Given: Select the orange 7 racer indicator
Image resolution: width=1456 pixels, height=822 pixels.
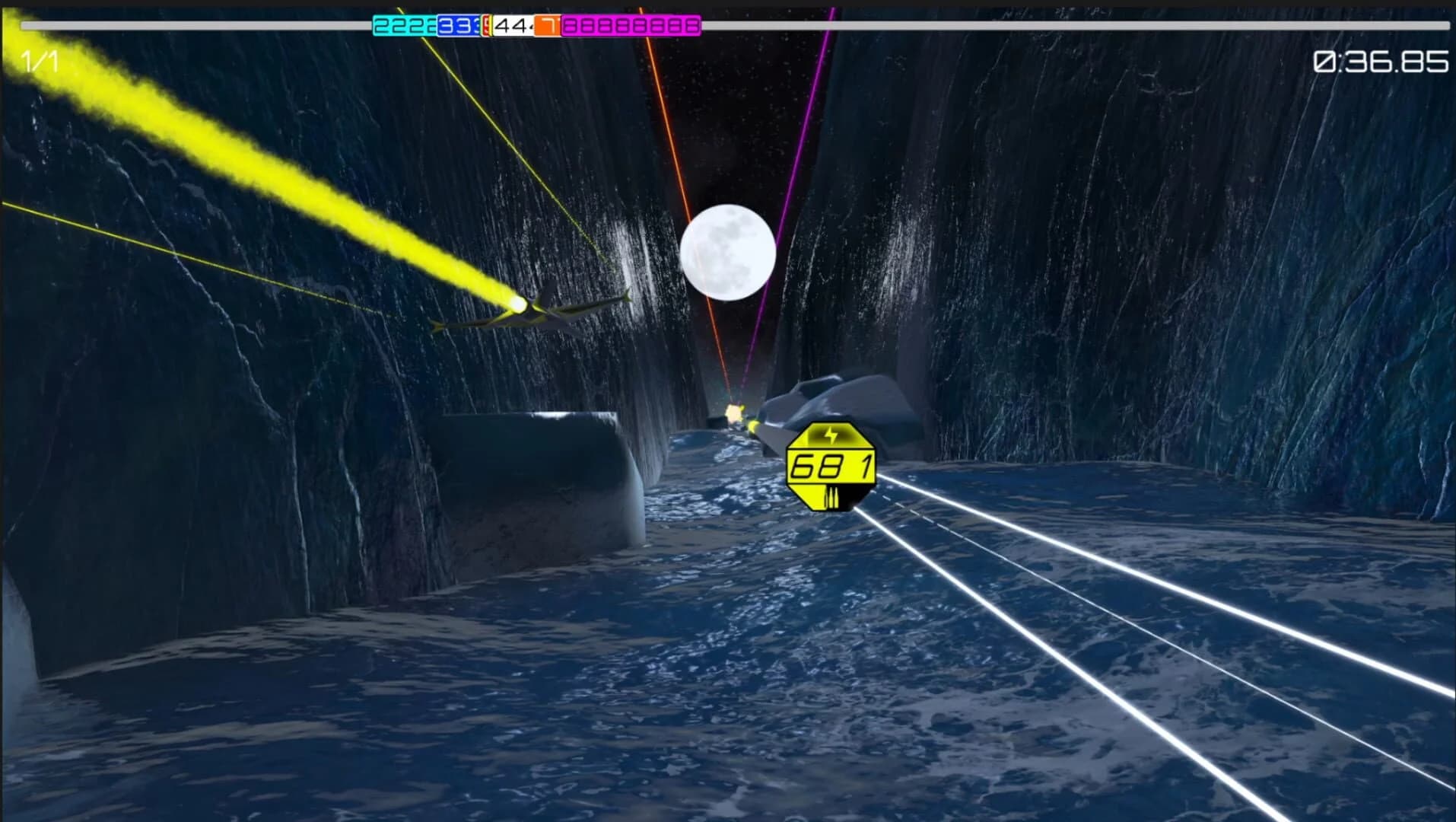Looking at the screenshot, I should pyautogui.click(x=549, y=27).
